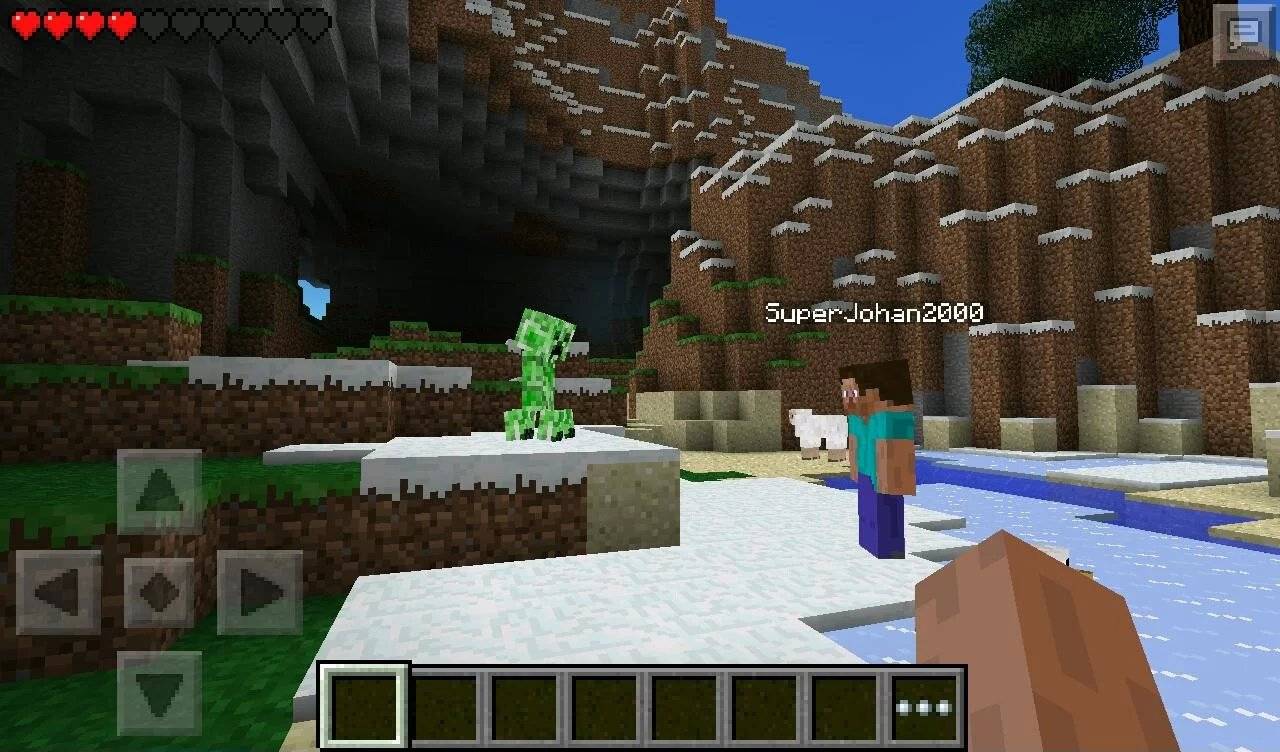
Task: Select the first hotbar slot
Action: (x=365, y=707)
